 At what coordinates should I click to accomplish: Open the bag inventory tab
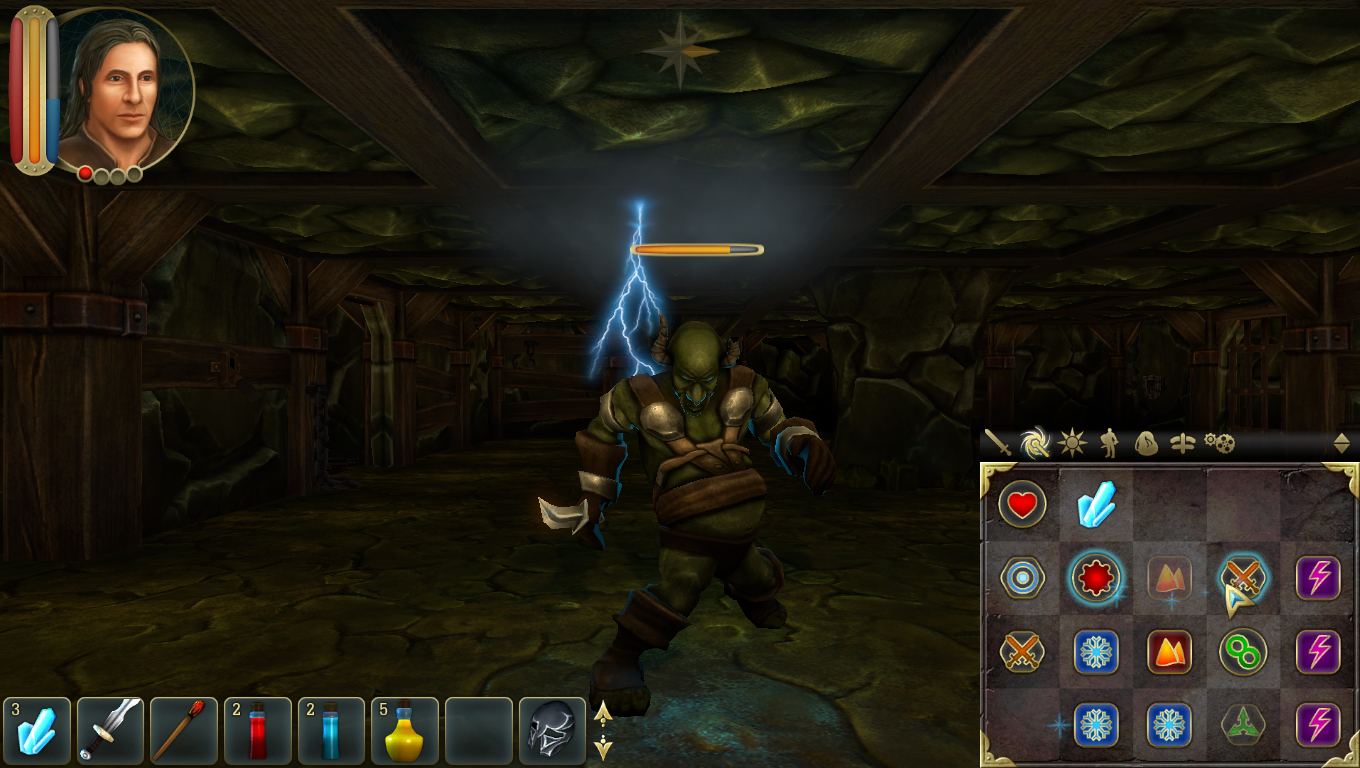coord(1146,443)
